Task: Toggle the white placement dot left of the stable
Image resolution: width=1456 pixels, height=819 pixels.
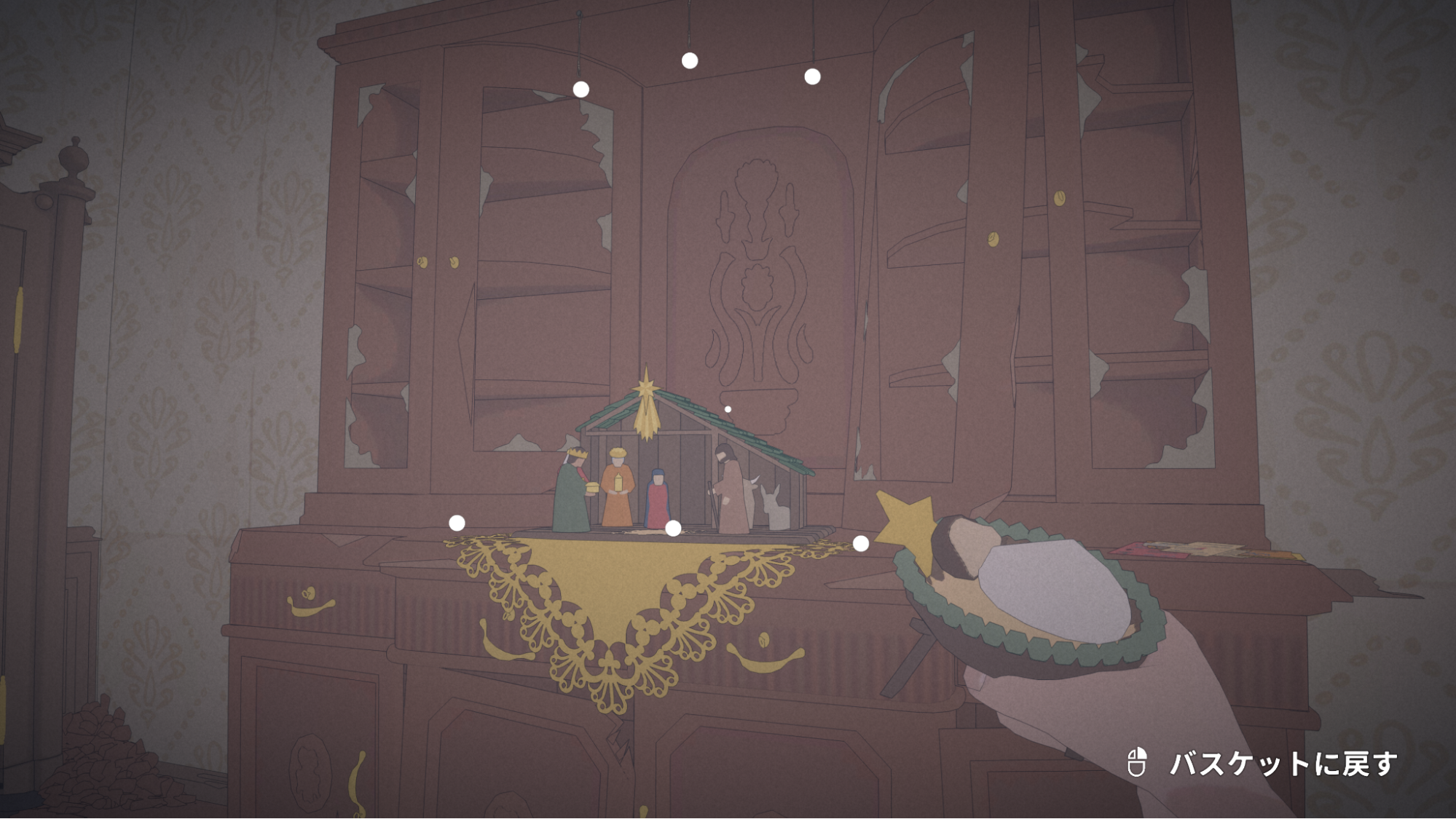Action: (x=457, y=523)
